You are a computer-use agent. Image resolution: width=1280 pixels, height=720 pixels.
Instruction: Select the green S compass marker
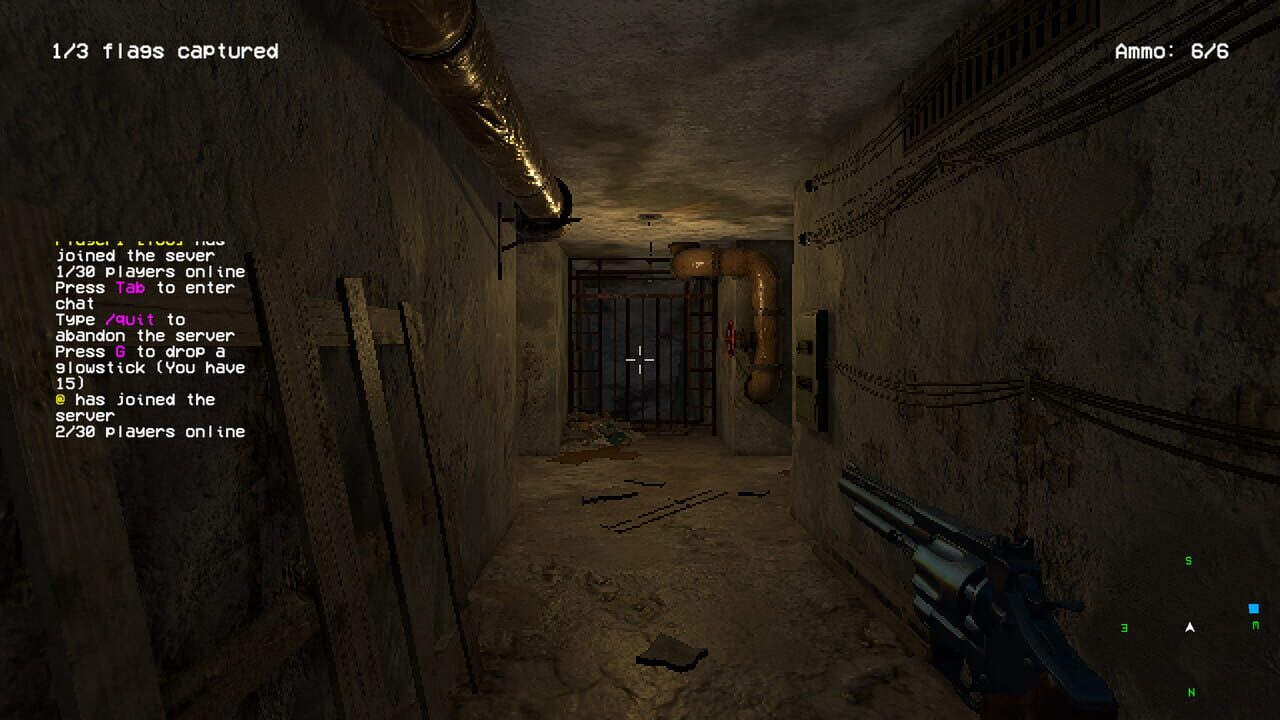tap(1188, 560)
